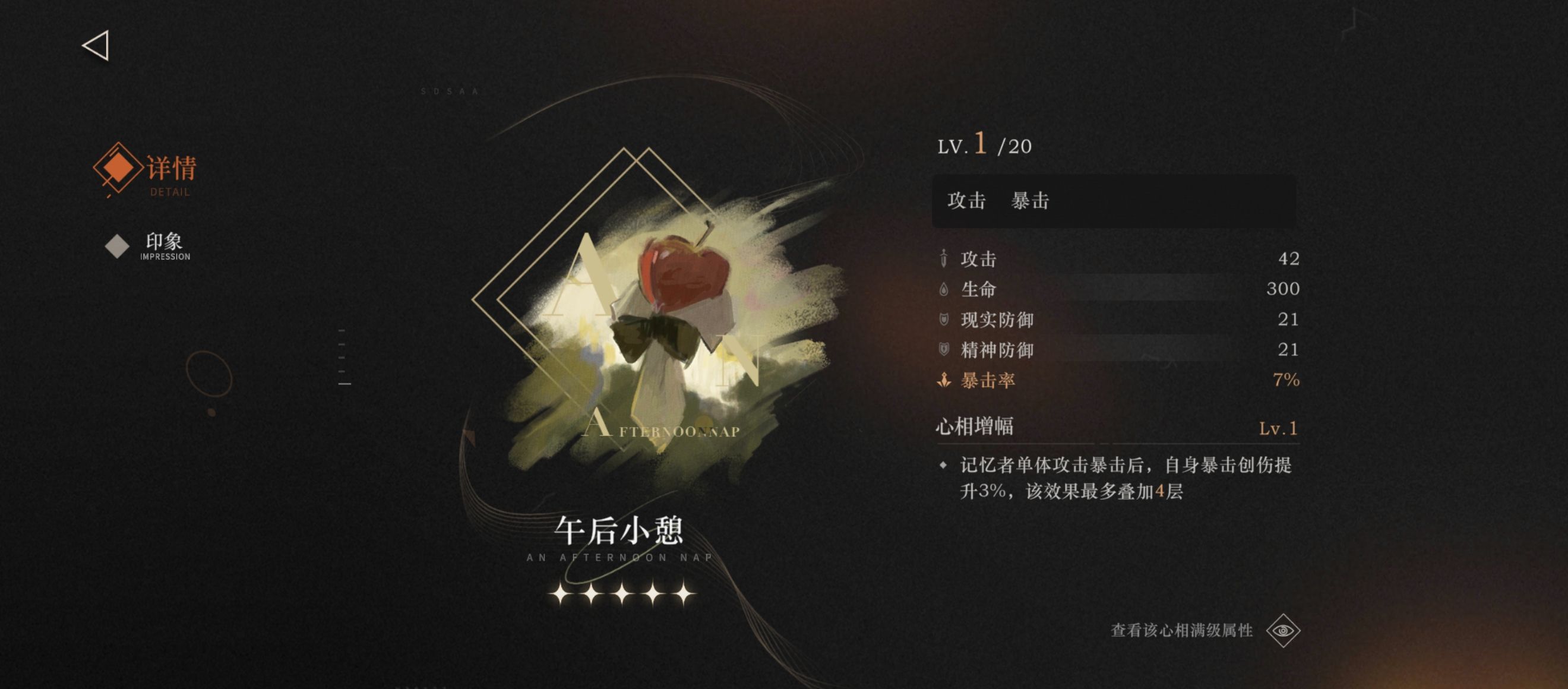Click the mental defense shield icon

click(x=943, y=350)
